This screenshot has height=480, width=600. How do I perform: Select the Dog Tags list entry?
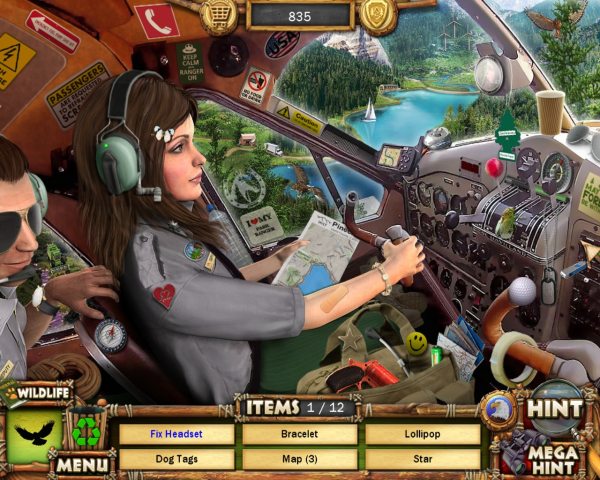click(x=176, y=459)
